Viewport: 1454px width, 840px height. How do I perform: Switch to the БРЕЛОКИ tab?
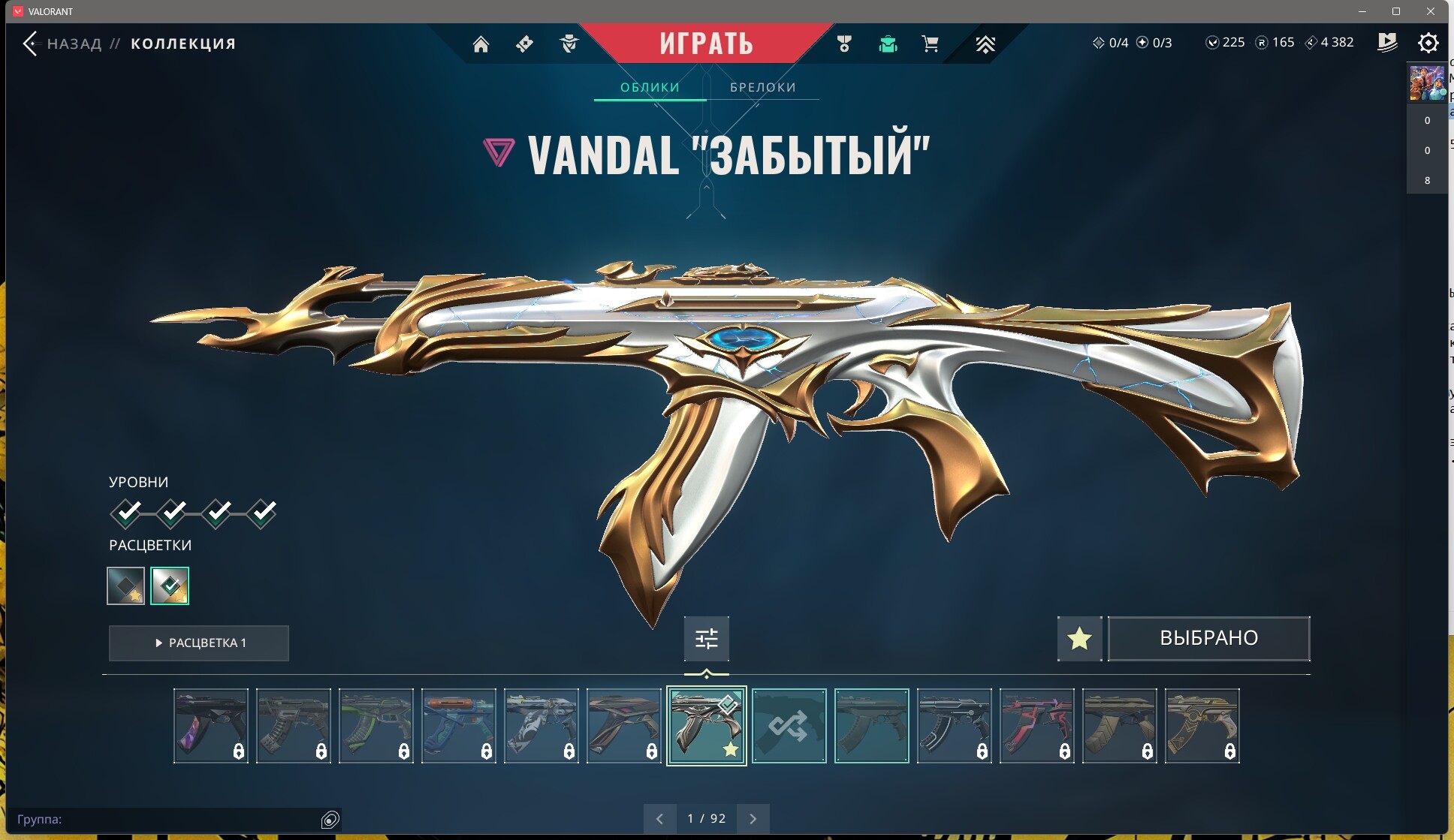(762, 87)
